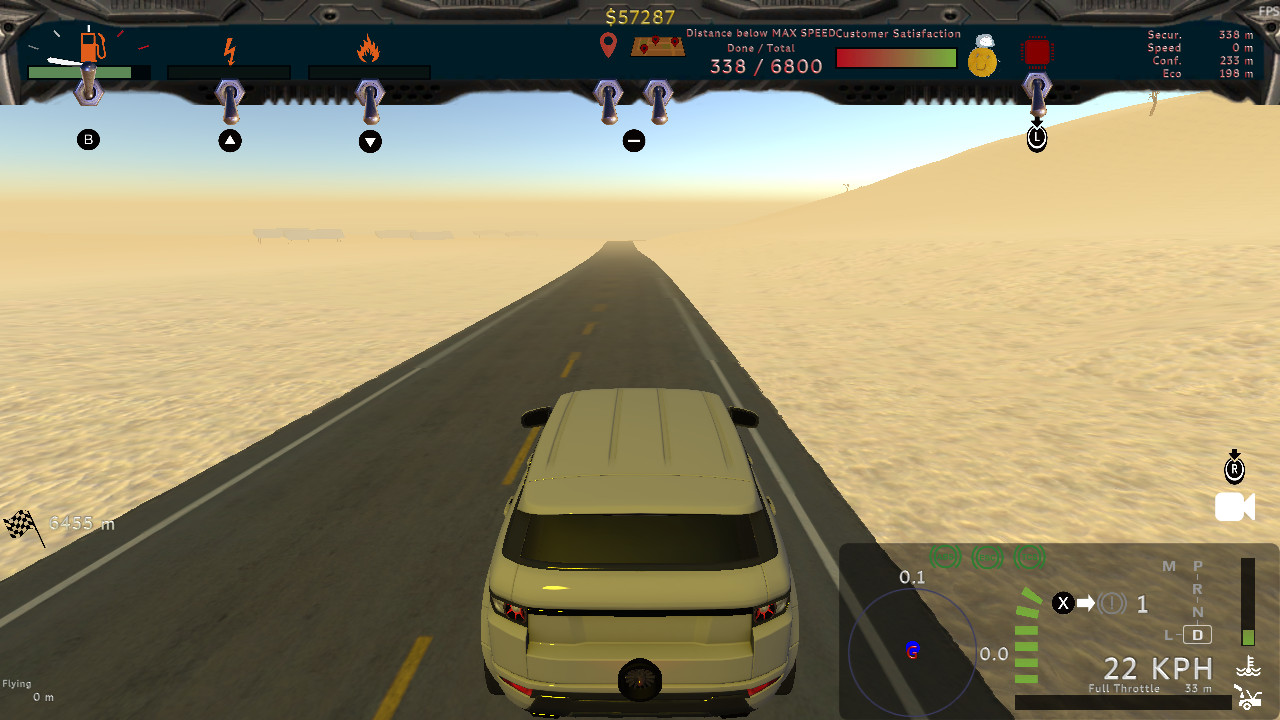
Task: Click the up arrow marker below the lightning toggle
Action: (230, 140)
